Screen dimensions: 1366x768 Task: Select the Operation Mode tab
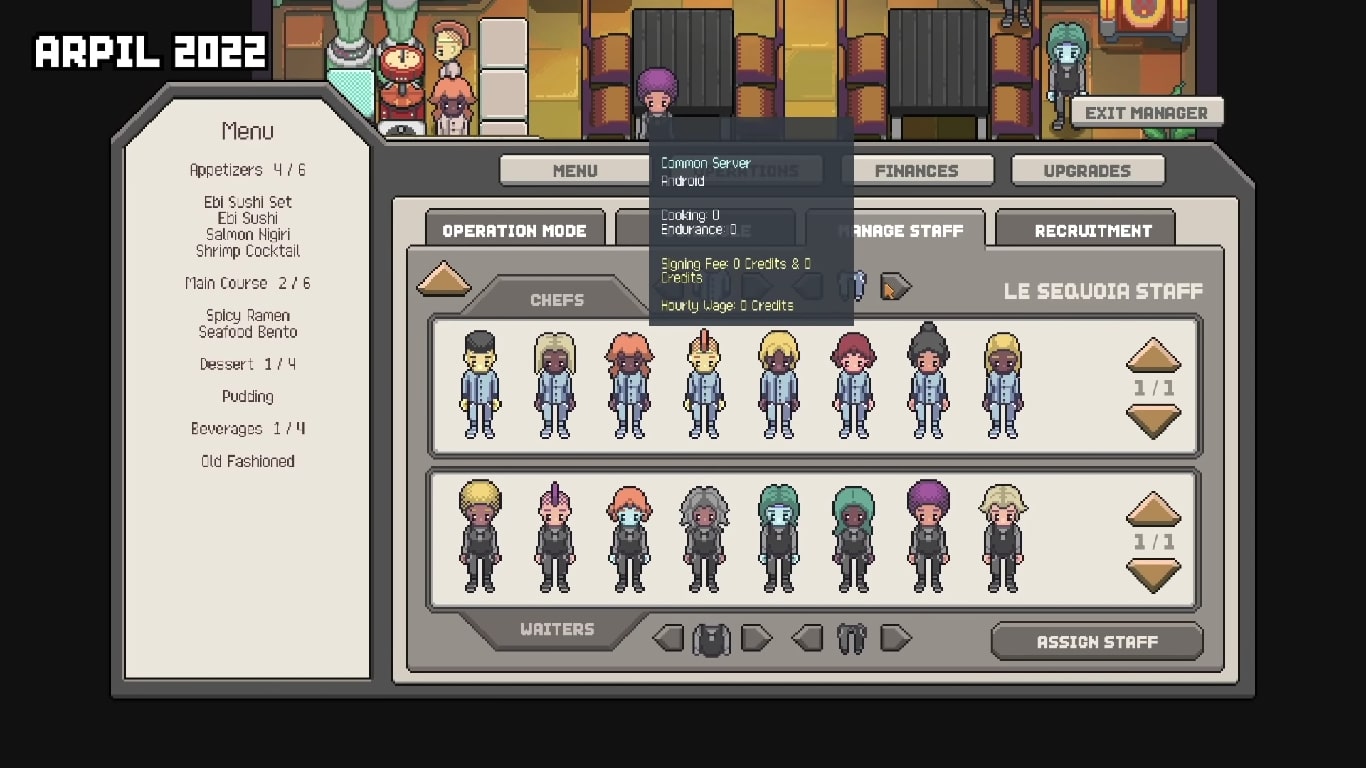514,230
